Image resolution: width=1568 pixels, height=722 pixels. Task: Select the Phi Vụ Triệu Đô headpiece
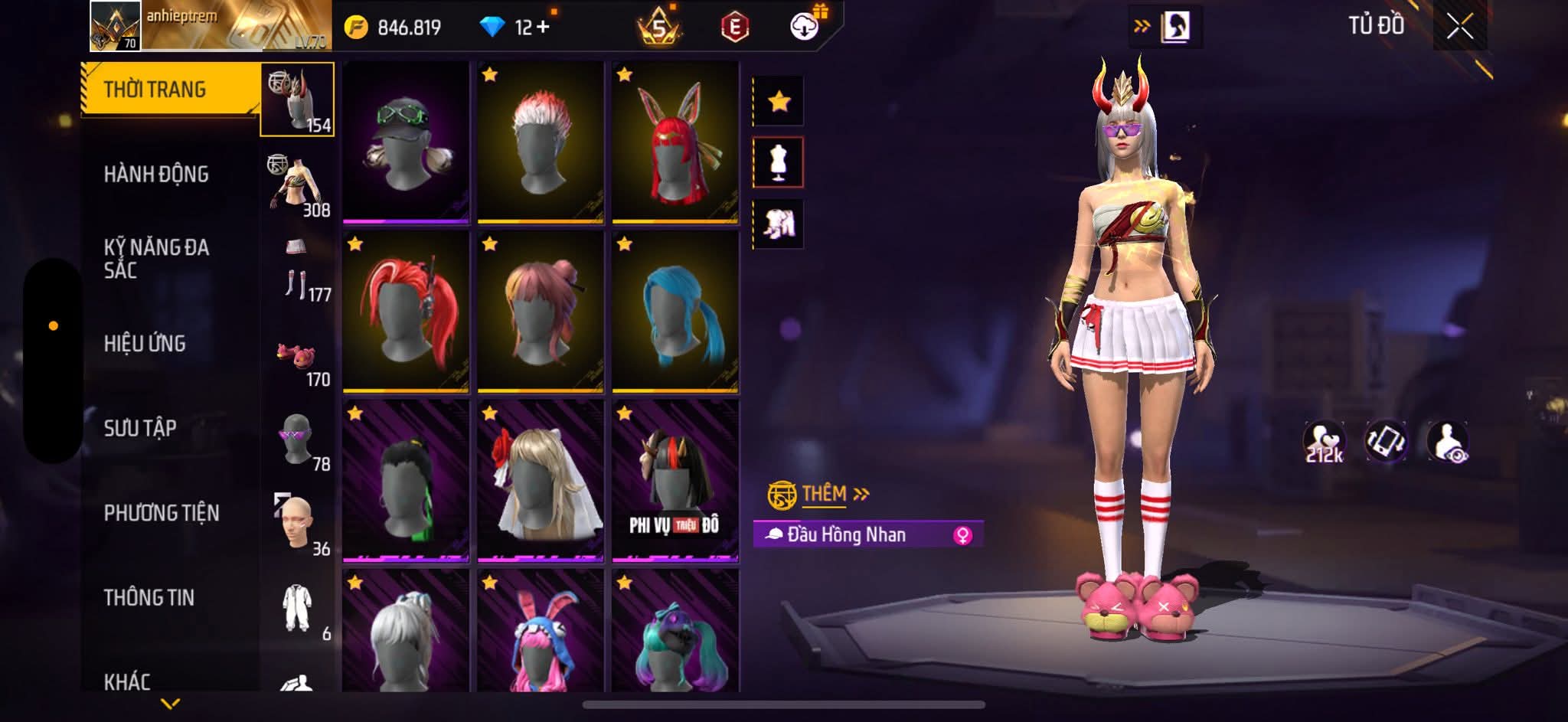point(675,482)
